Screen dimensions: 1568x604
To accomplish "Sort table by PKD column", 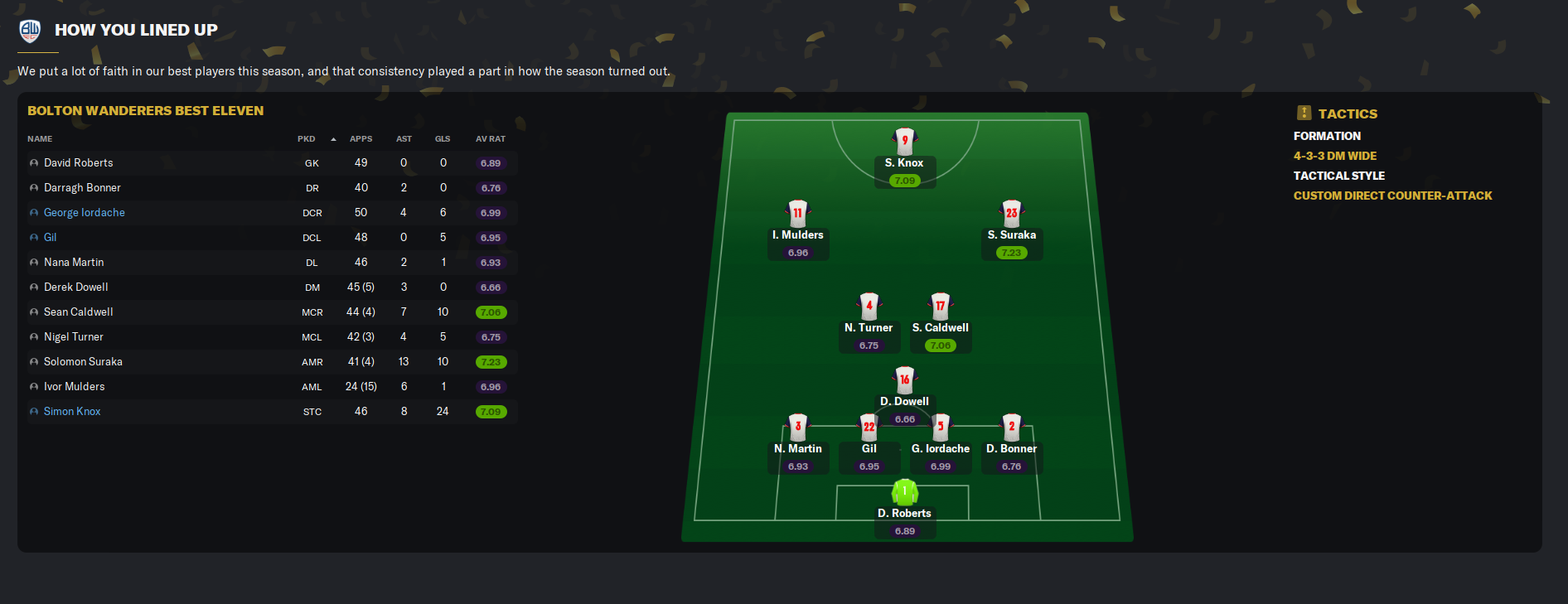I will [307, 139].
